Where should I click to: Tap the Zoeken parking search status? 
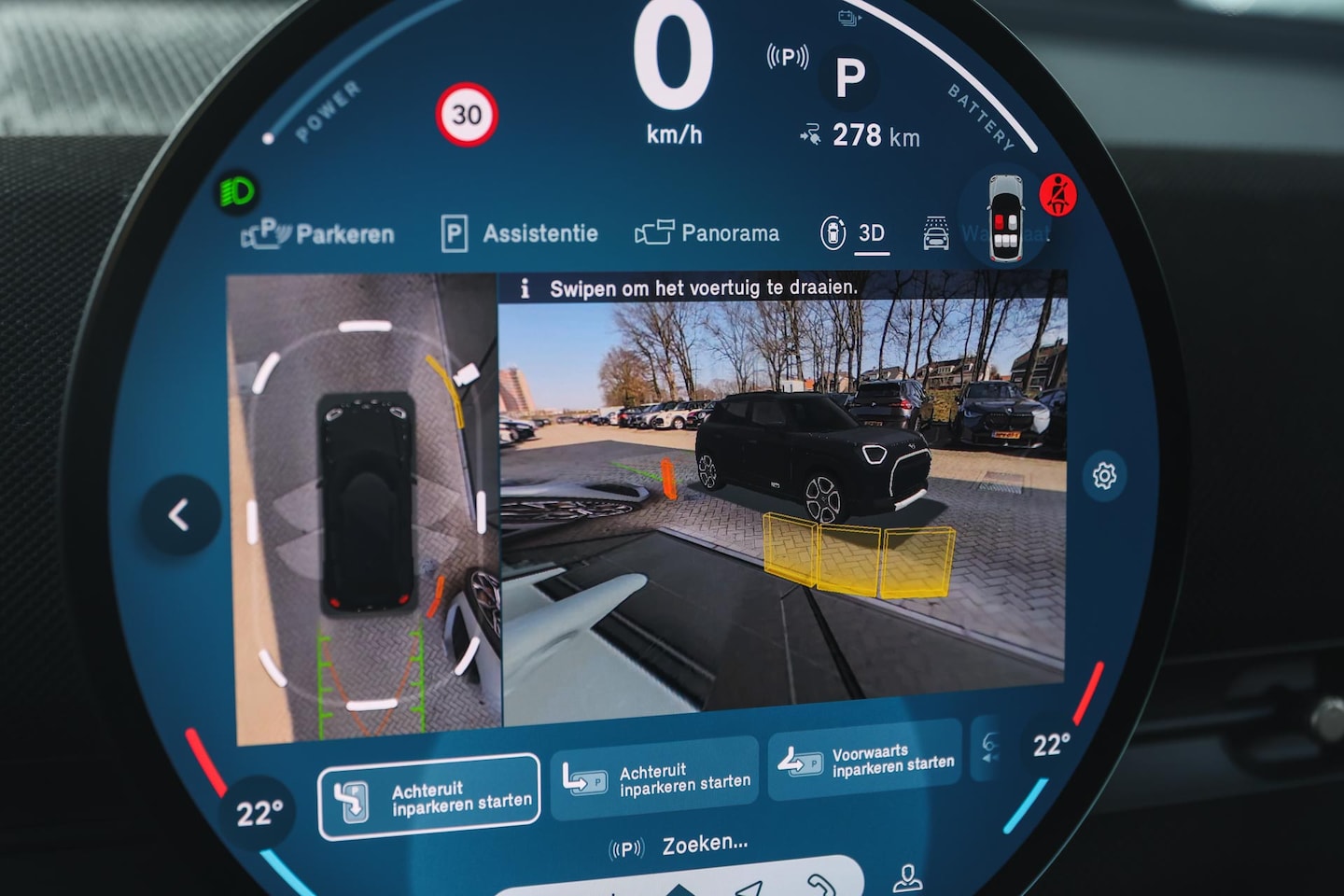tap(679, 846)
